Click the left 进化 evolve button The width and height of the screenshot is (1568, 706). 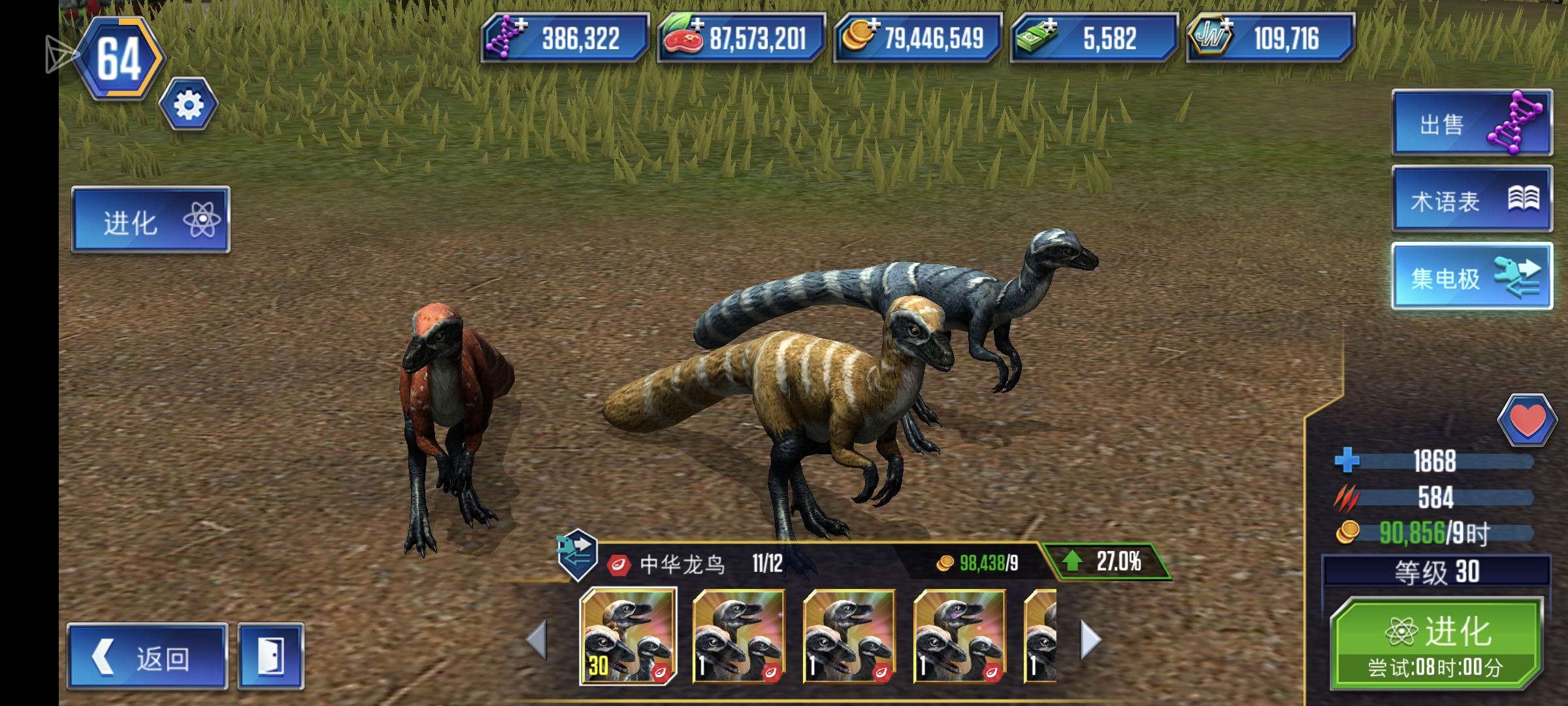tap(151, 220)
